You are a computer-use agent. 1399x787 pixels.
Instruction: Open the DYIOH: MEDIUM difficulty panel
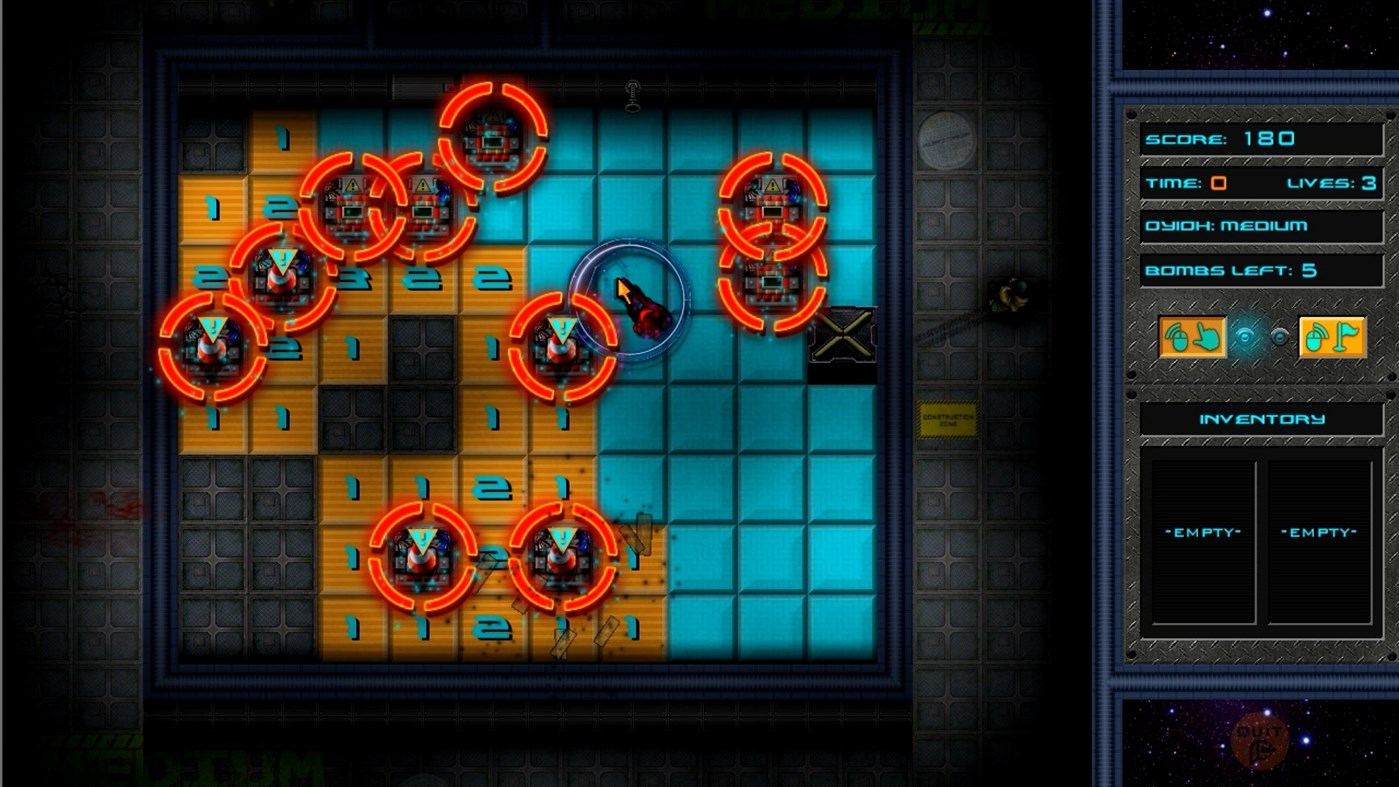1260,226
